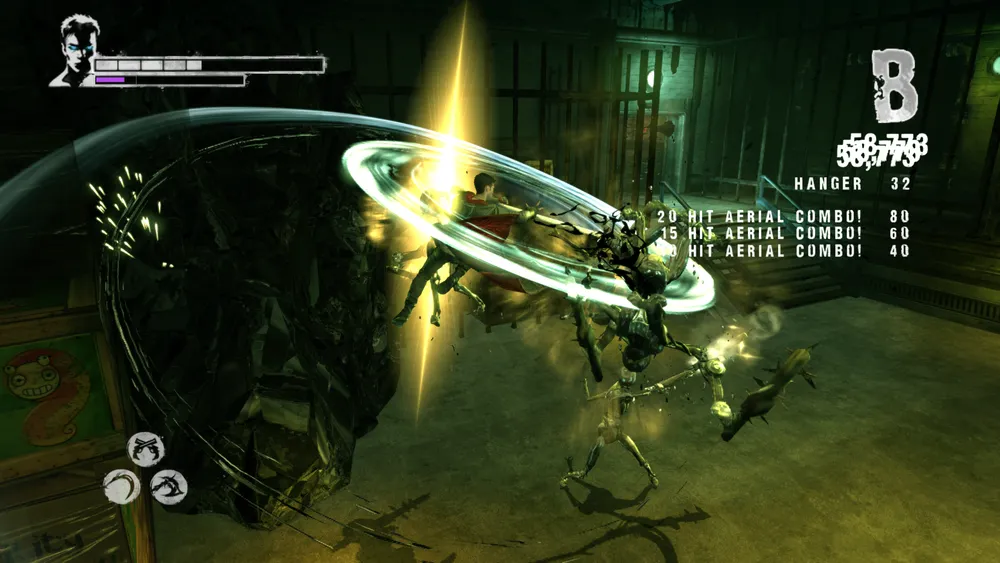This screenshot has width=1000, height=563.
Task: Activate the jagged axe weapon icon
Action: (x=169, y=487)
